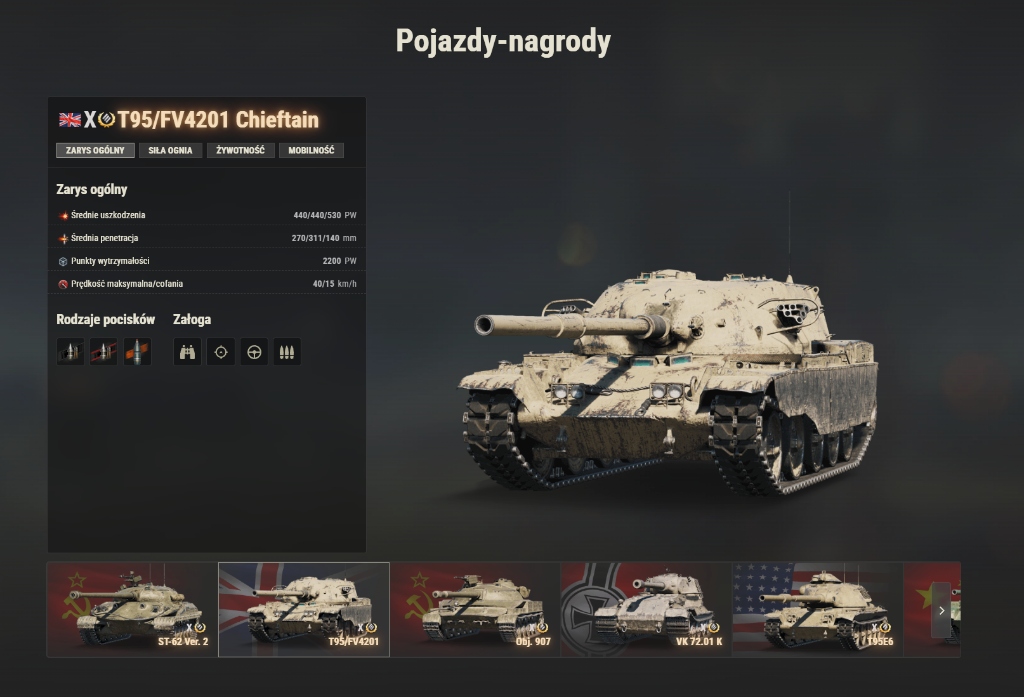Image resolution: width=1024 pixels, height=697 pixels.
Task: Choose the red-striped premium shell icon
Action: (x=104, y=352)
